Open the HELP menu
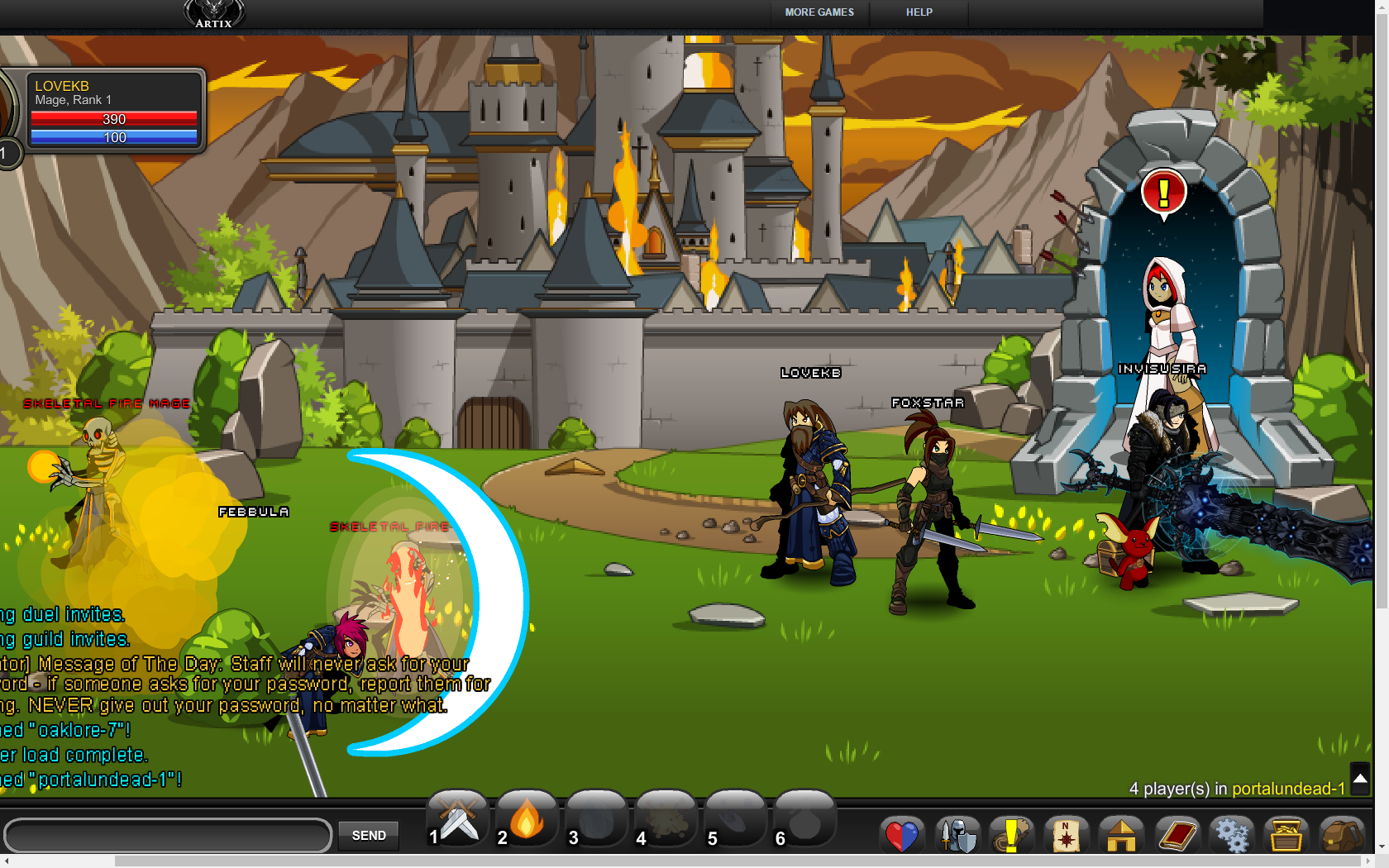 point(919,12)
